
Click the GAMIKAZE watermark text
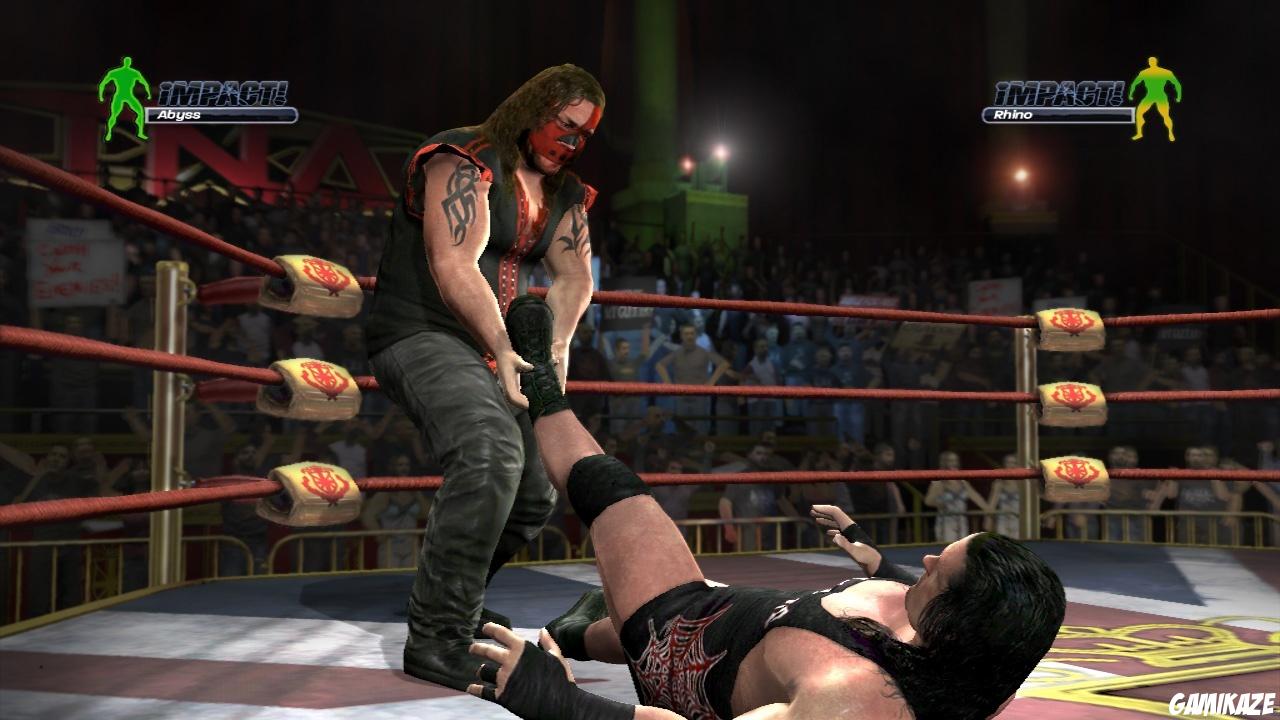pyautogui.click(x=1224, y=704)
